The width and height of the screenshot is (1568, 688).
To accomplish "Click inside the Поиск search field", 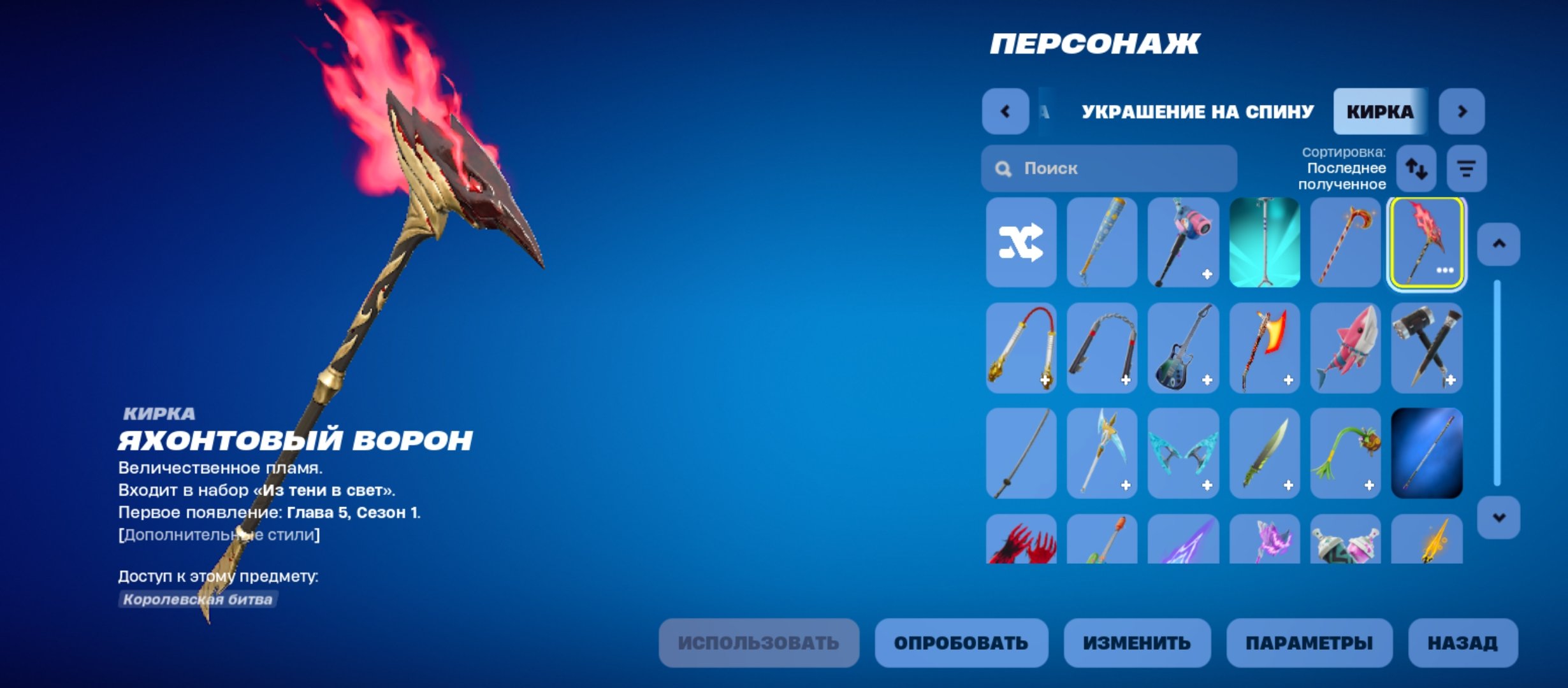I will (1109, 168).
